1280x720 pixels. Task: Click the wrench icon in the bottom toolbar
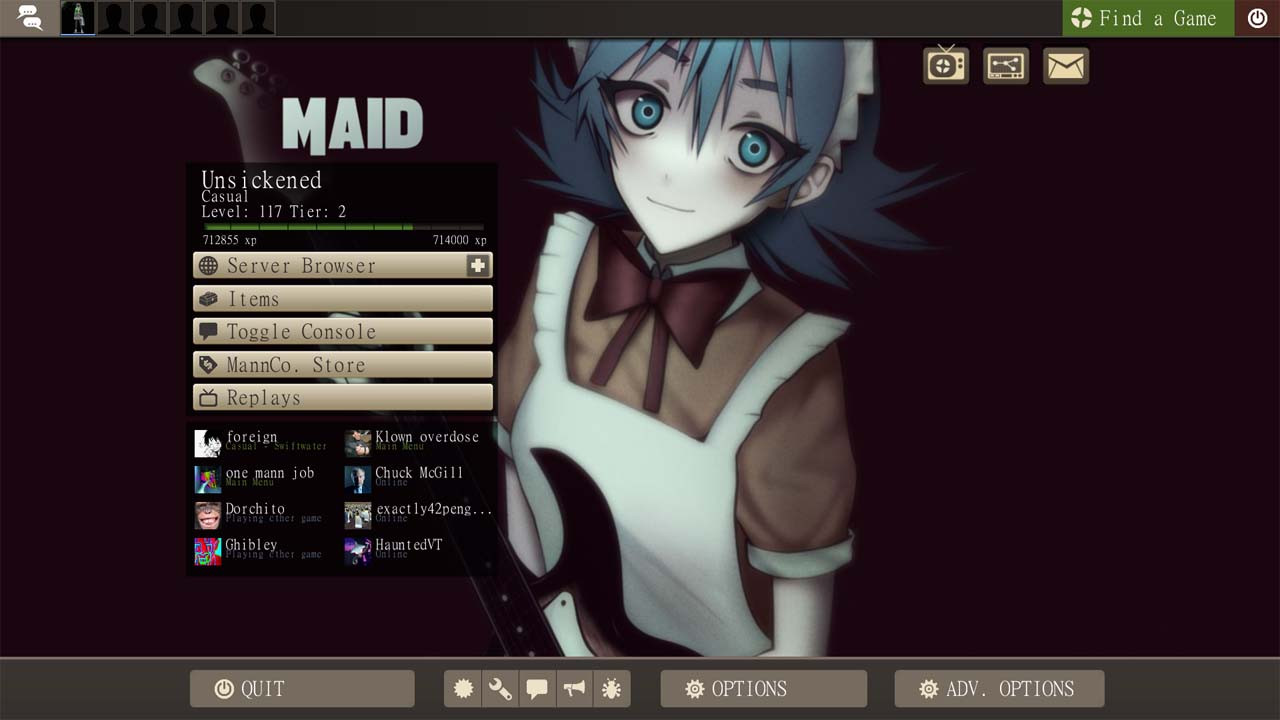pos(500,688)
